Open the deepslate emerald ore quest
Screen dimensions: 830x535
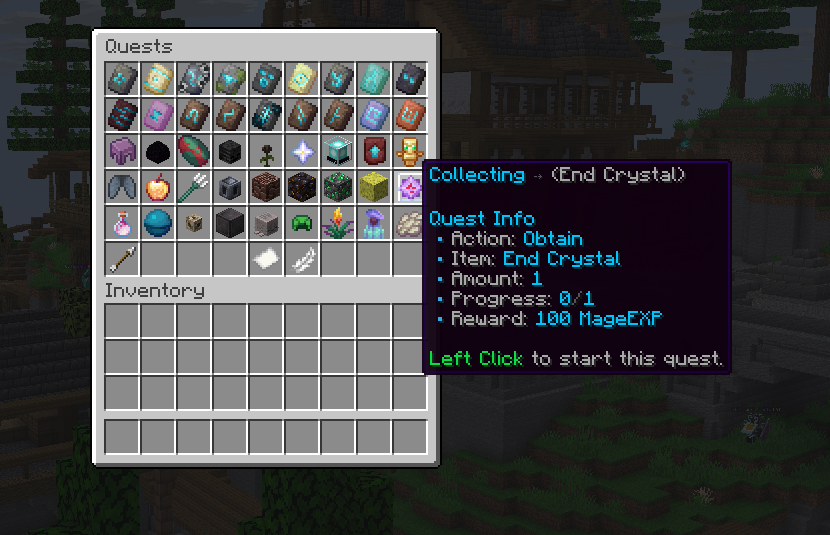point(338,186)
